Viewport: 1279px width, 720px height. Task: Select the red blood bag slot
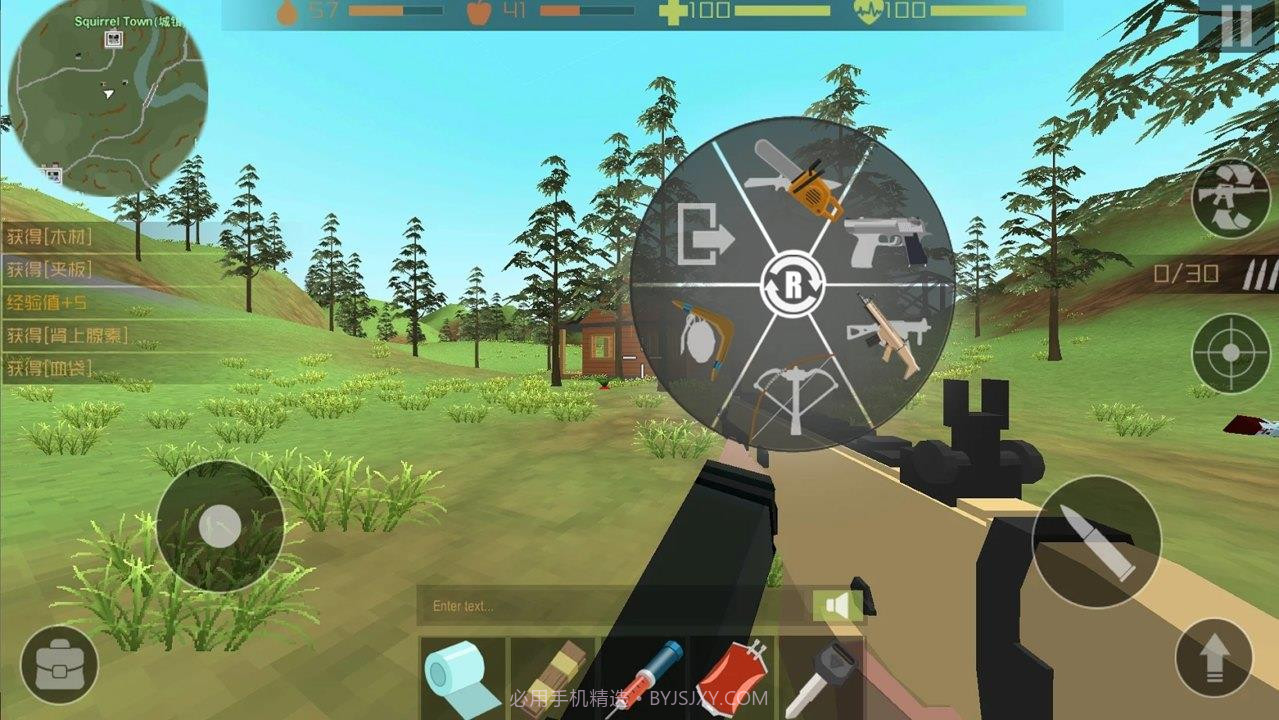732,678
